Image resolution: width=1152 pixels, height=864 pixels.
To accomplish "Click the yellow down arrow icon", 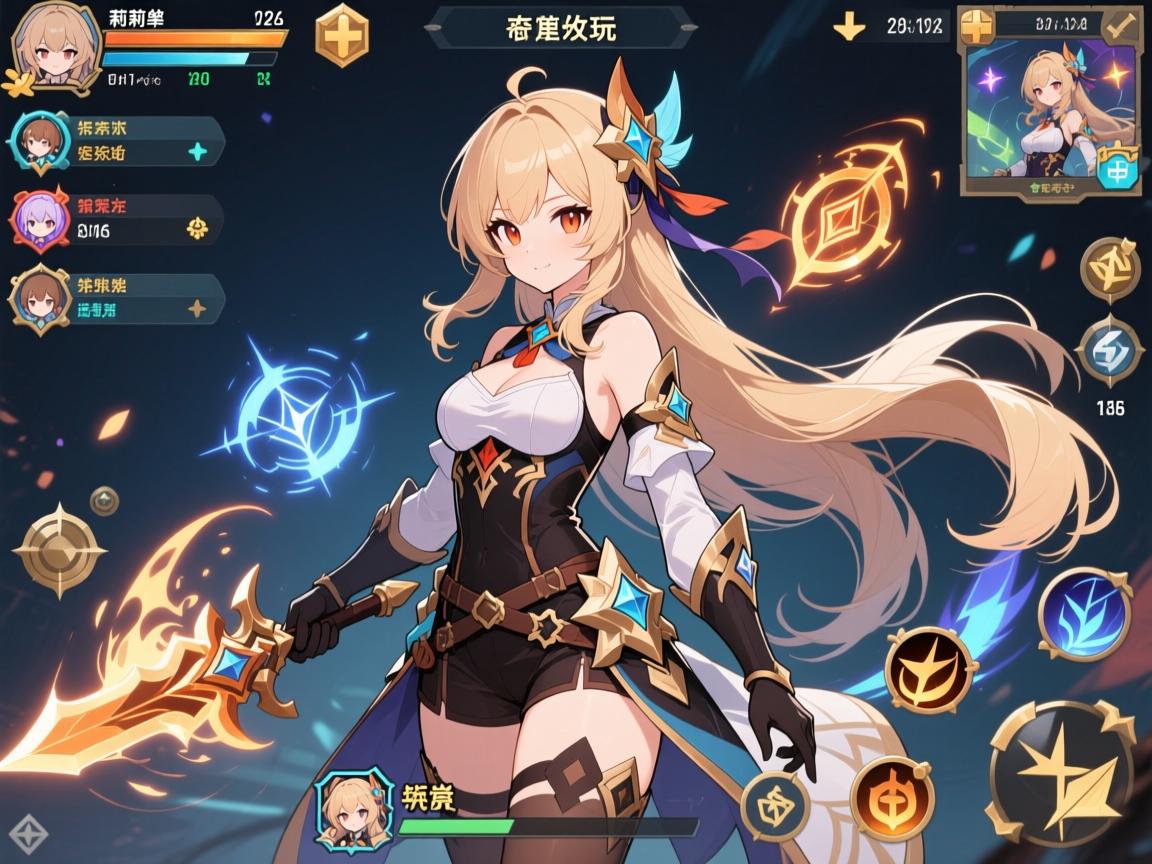I will [x=849, y=27].
